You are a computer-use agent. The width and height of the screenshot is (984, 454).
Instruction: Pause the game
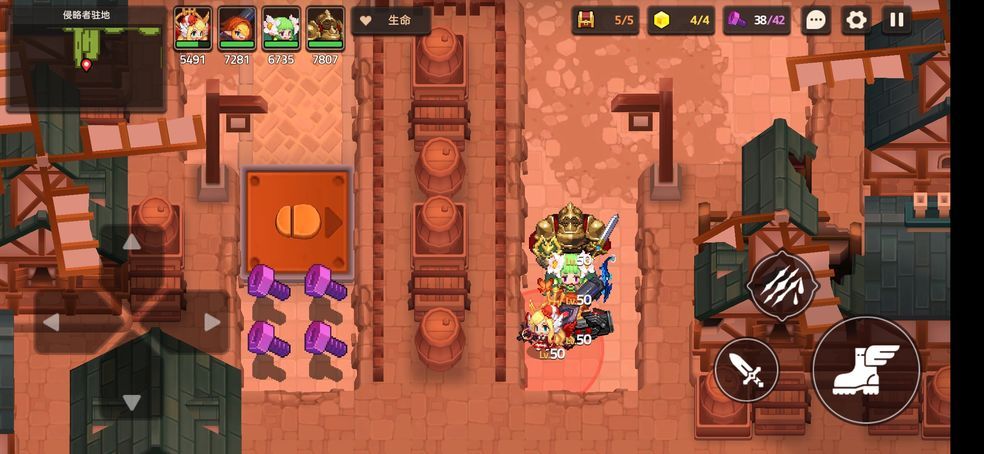click(x=896, y=20)
